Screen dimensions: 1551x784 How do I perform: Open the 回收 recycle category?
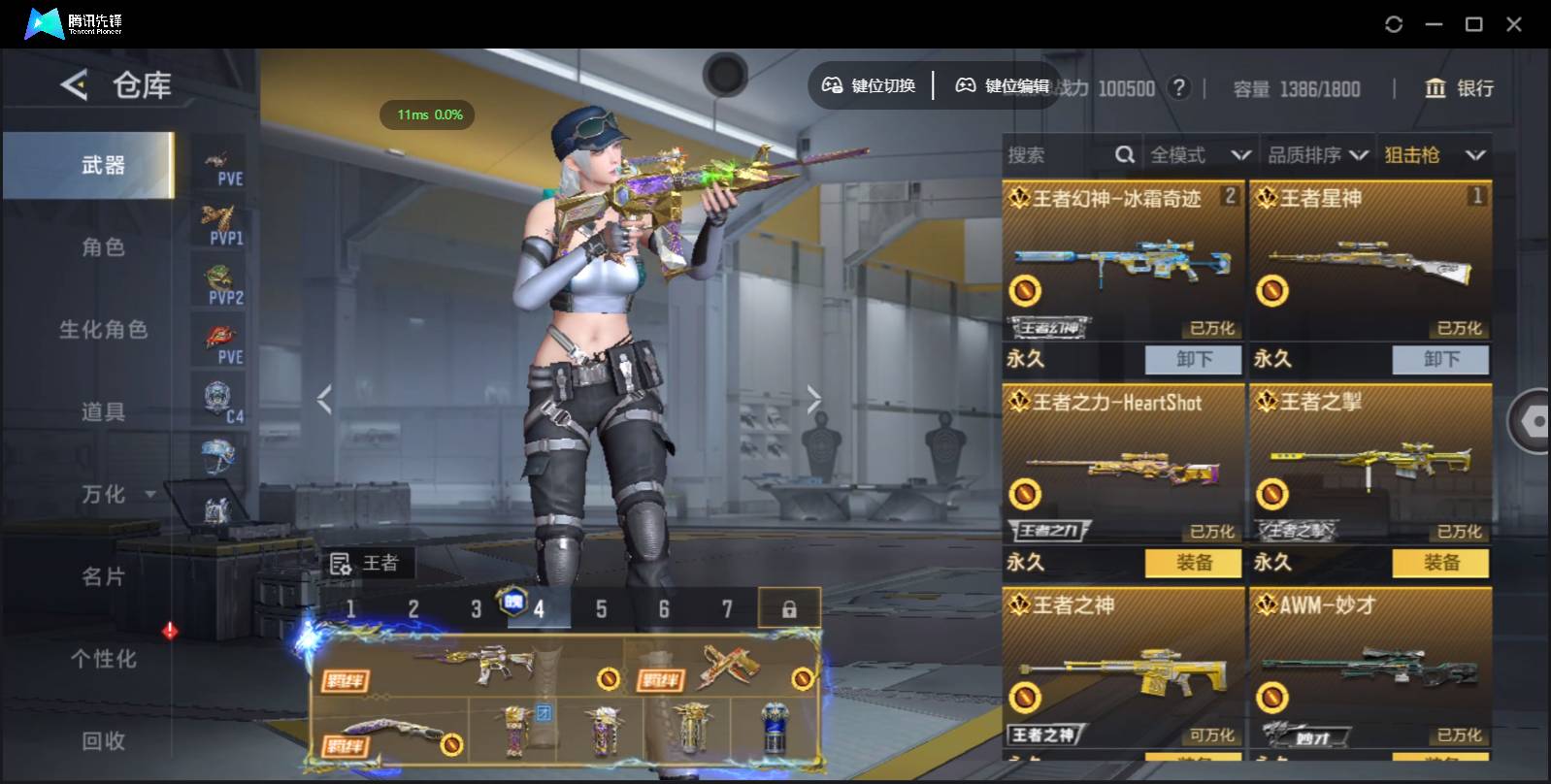[x=103, y=741]
